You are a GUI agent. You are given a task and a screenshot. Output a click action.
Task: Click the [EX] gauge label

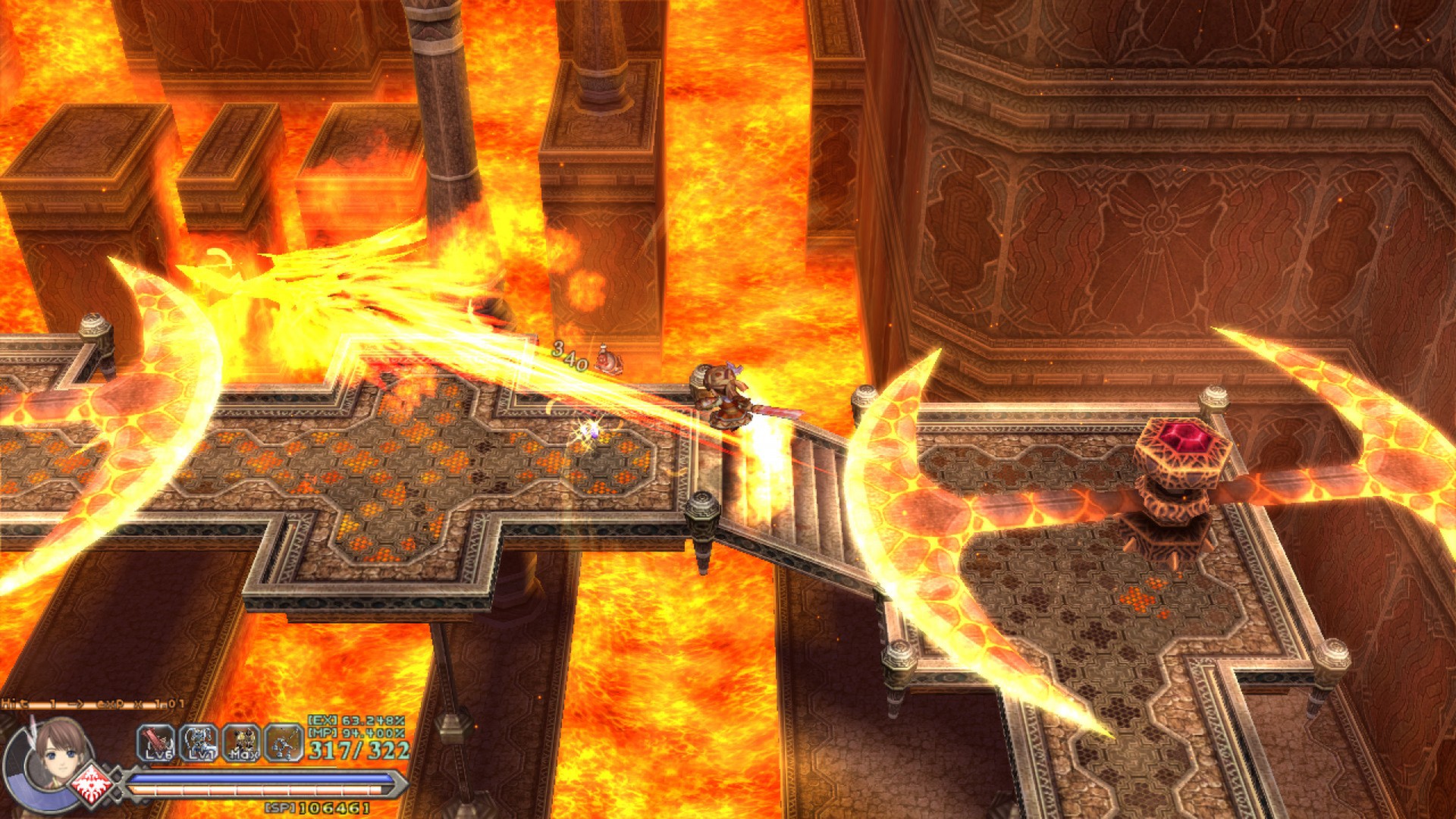tap(322, 720)
